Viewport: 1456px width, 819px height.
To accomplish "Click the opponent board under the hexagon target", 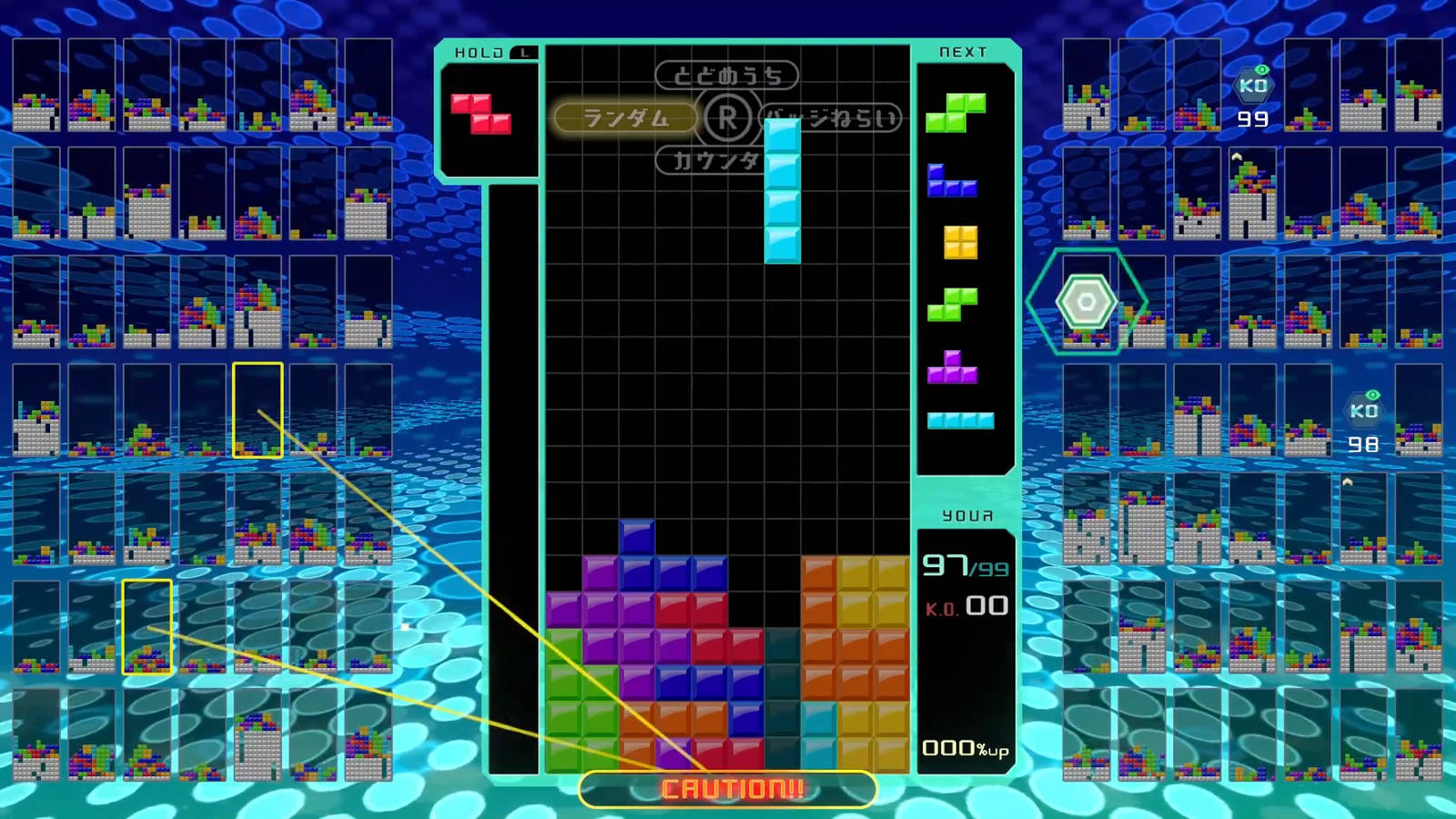I will 1087,302.
